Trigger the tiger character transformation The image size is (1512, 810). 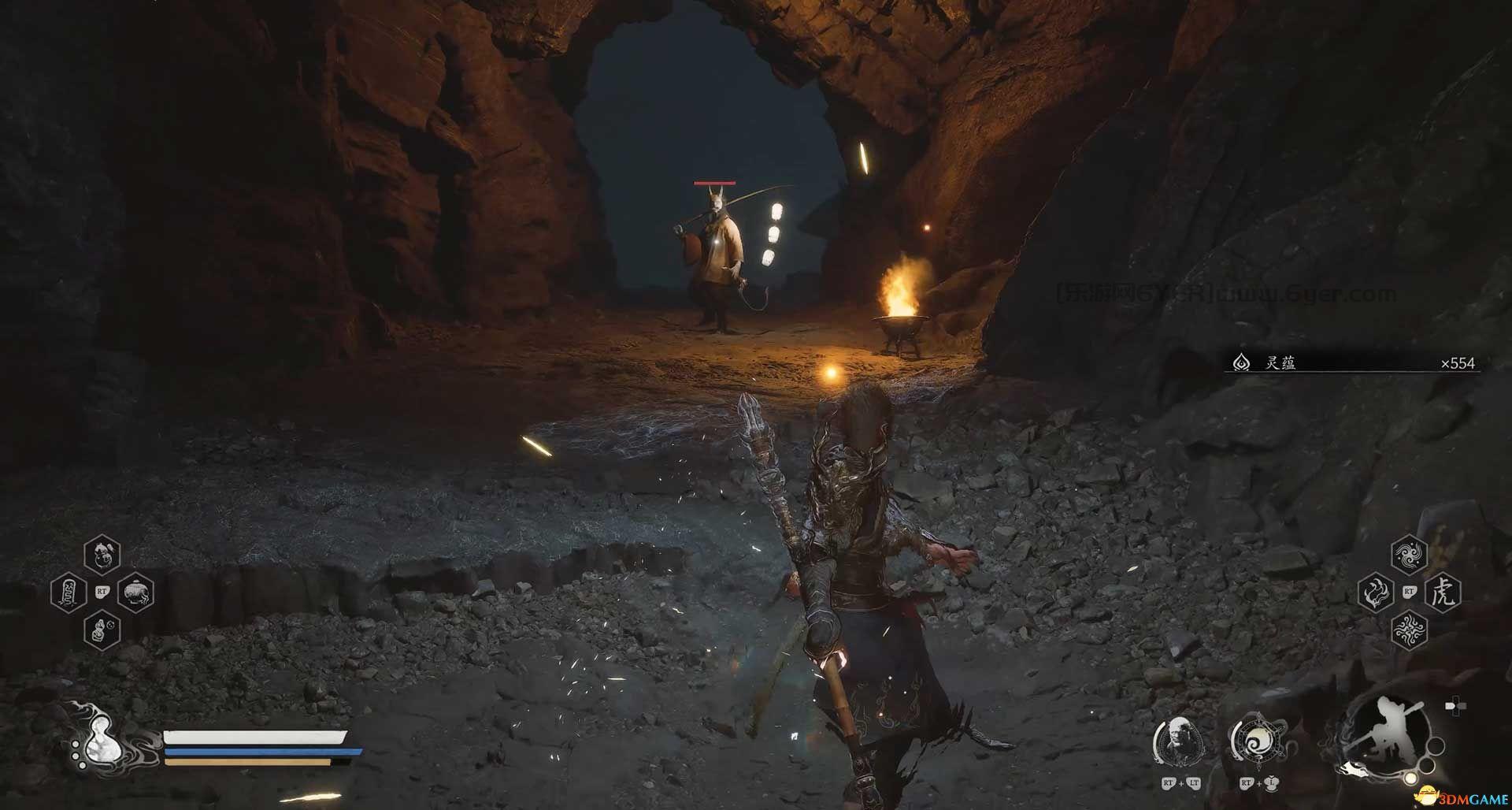click(x=1443, y=593)
